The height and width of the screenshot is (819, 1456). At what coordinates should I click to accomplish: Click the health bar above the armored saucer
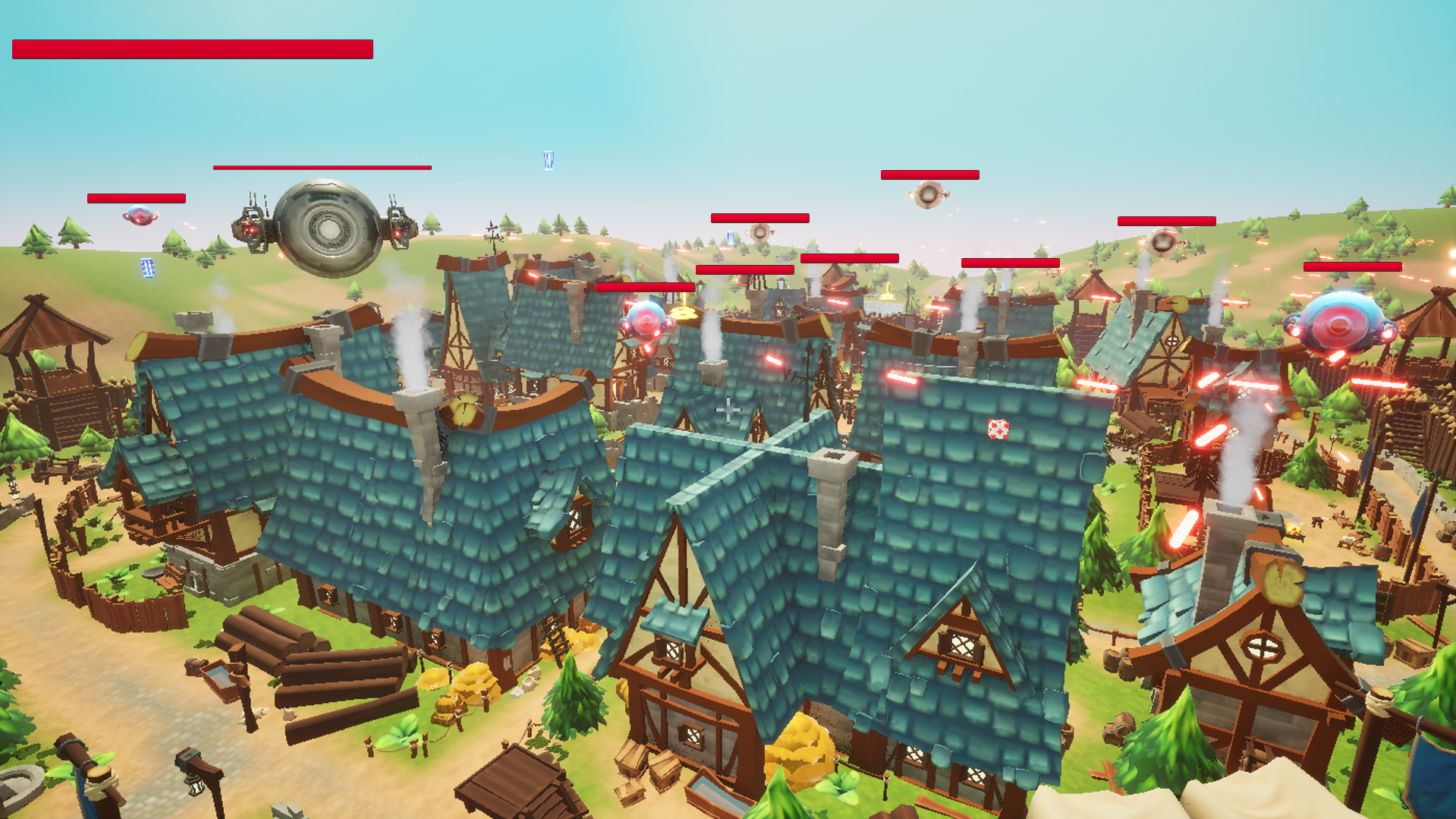(x=322, y=167)
